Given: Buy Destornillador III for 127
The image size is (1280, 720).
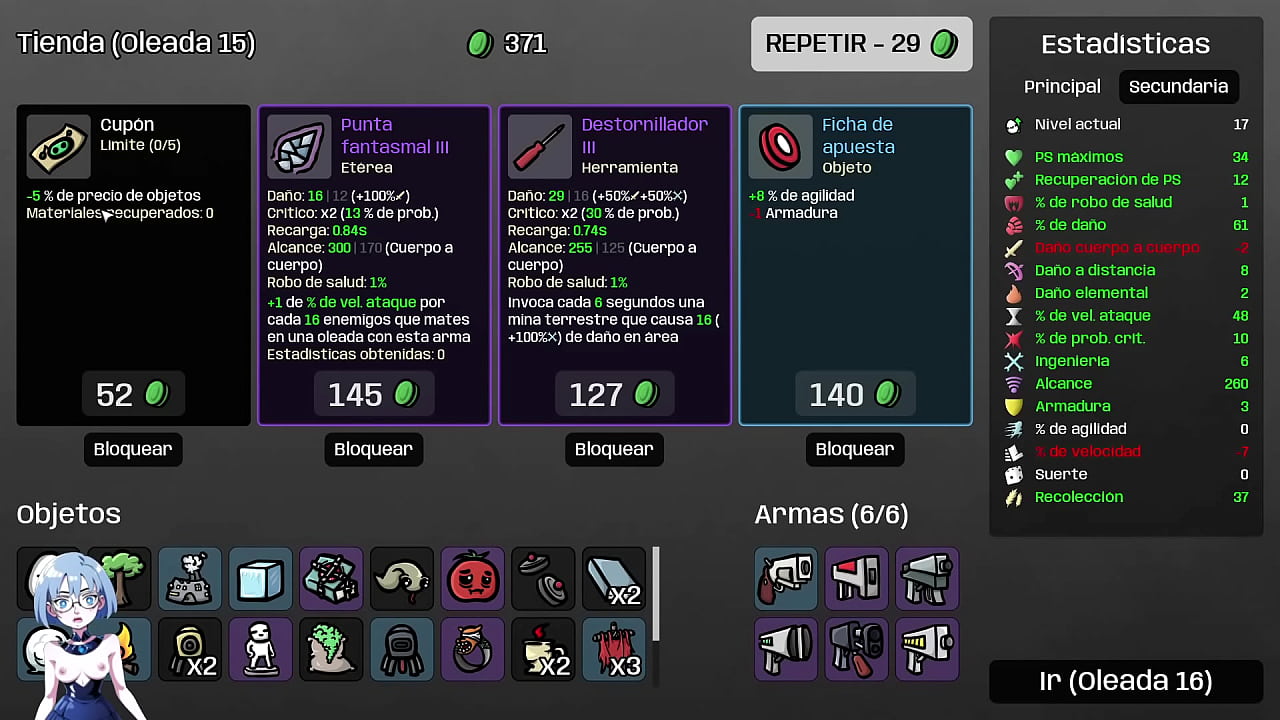Looking at the screenshot, I should pos(614,395).
